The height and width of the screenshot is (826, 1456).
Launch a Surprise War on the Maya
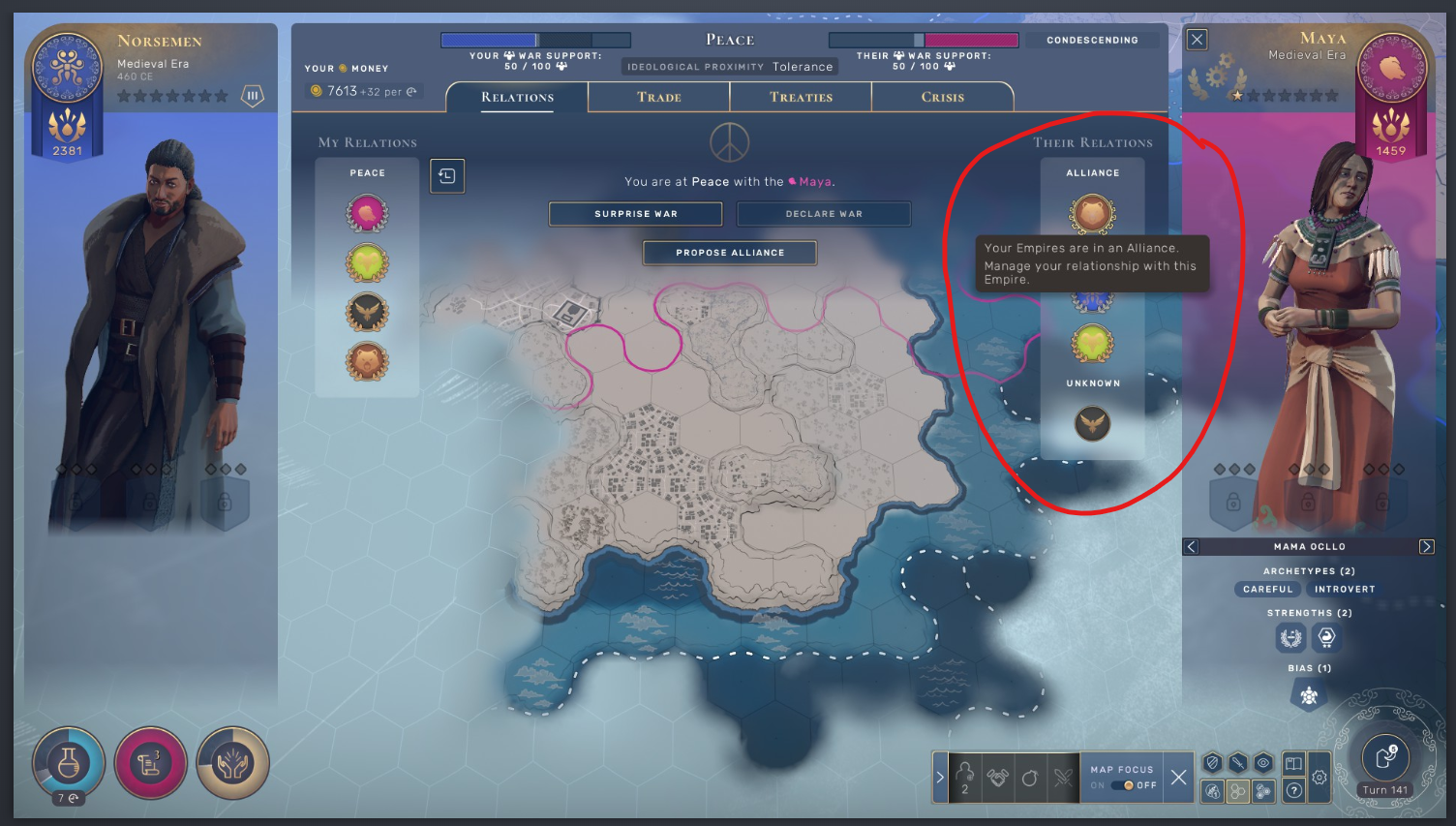tap(635, 214)
